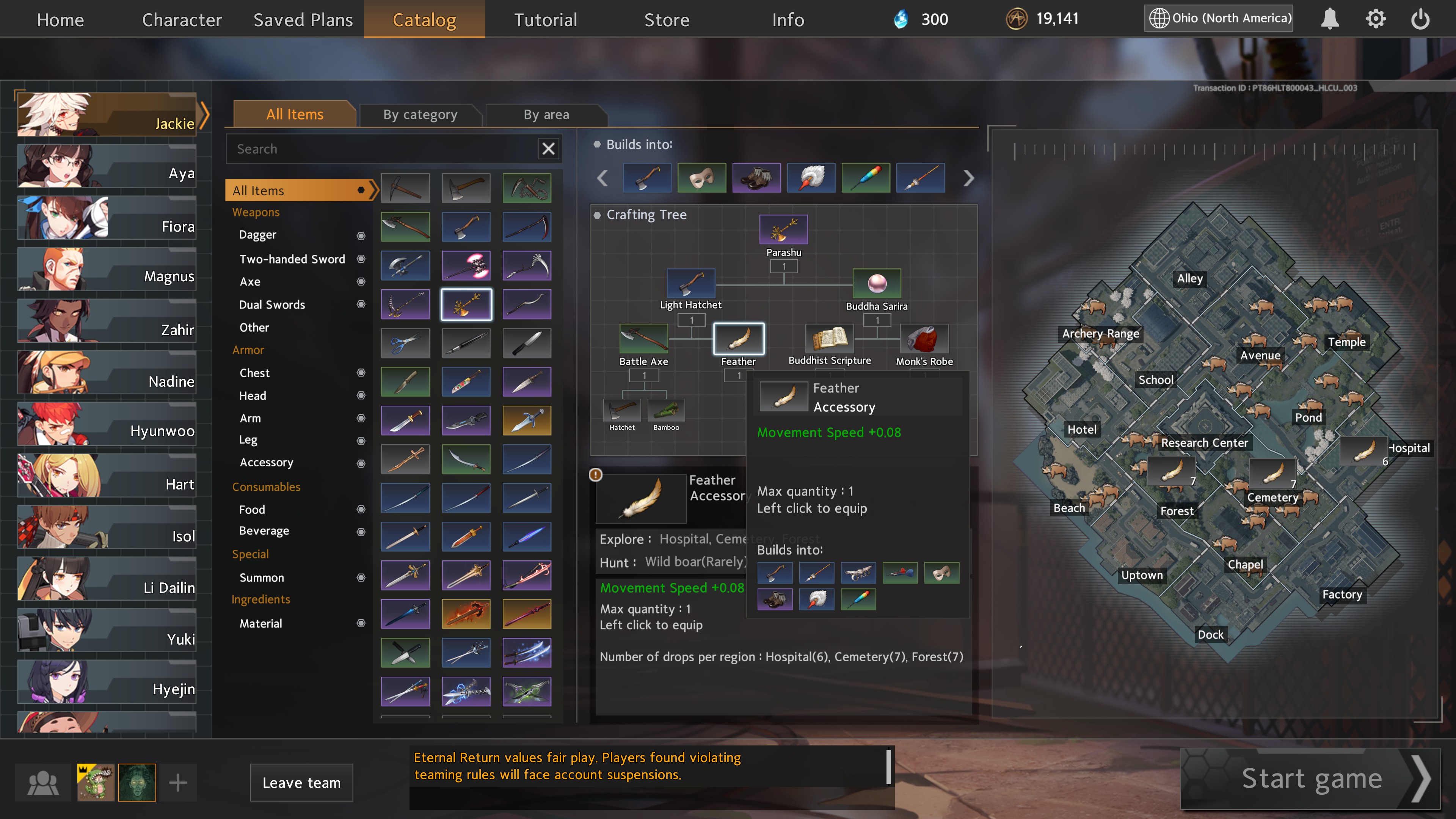This screenshot has height=819, width=1456.
Task: Select the Ohio server region
Action: 1219,18
